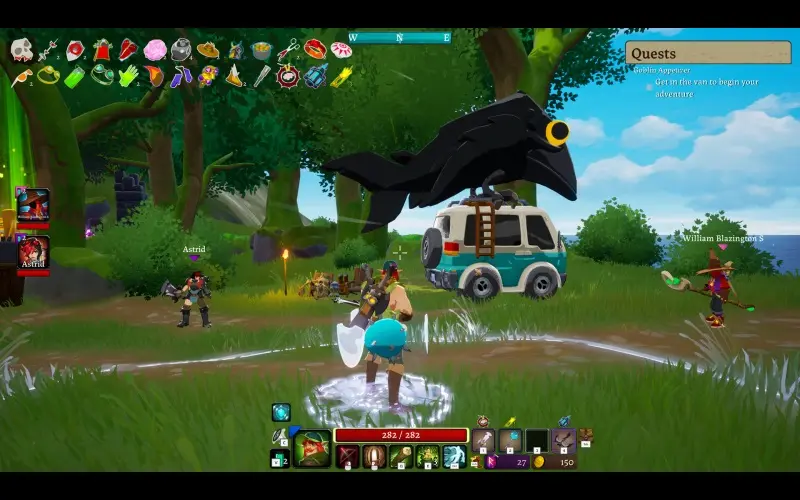Viewport: 800px width, 500px height.
Task: Select Astrid's party portrait
Action: [x=33, y=251]
